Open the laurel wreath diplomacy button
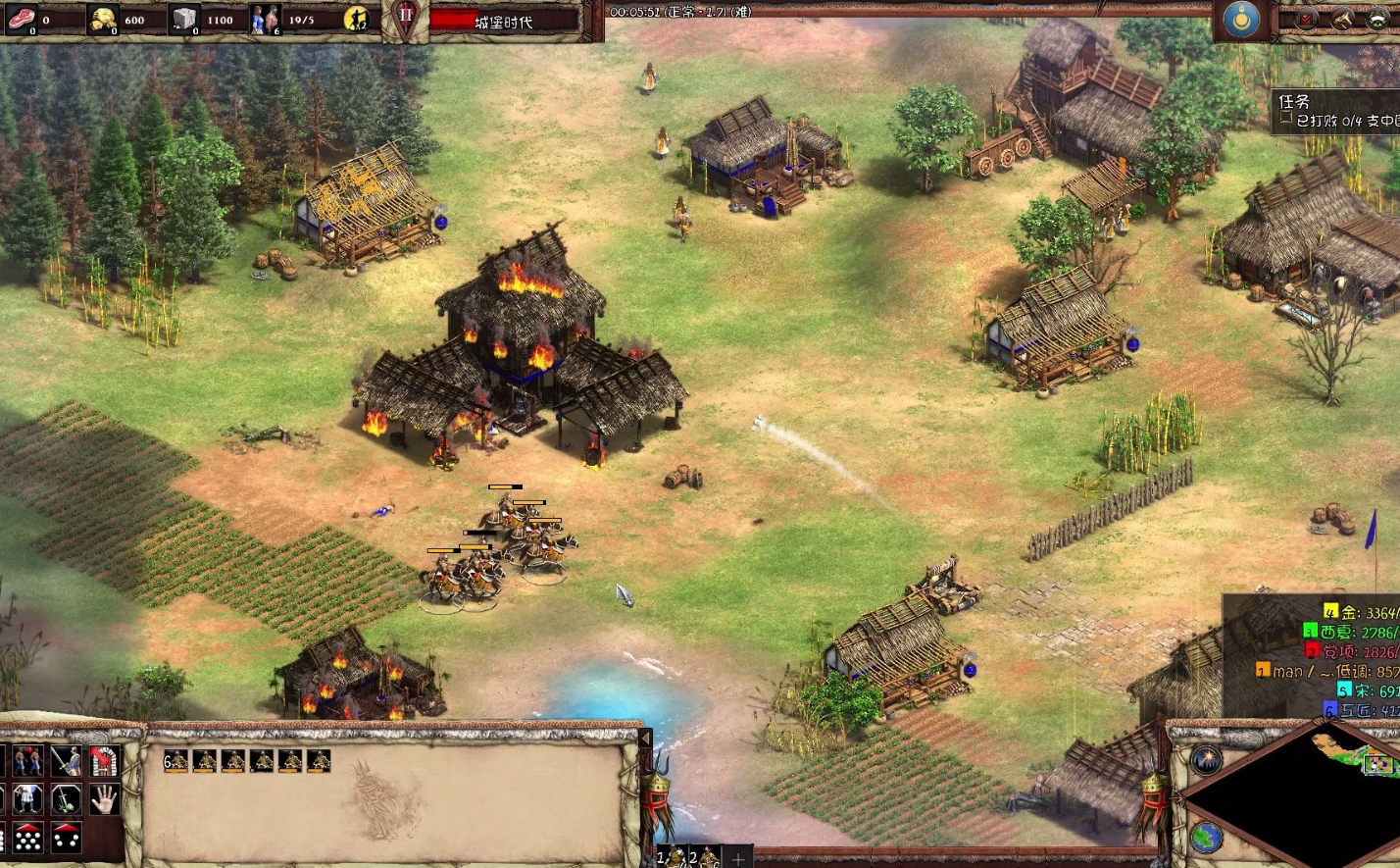The image size is (1400, 868). click(1377, 18)
